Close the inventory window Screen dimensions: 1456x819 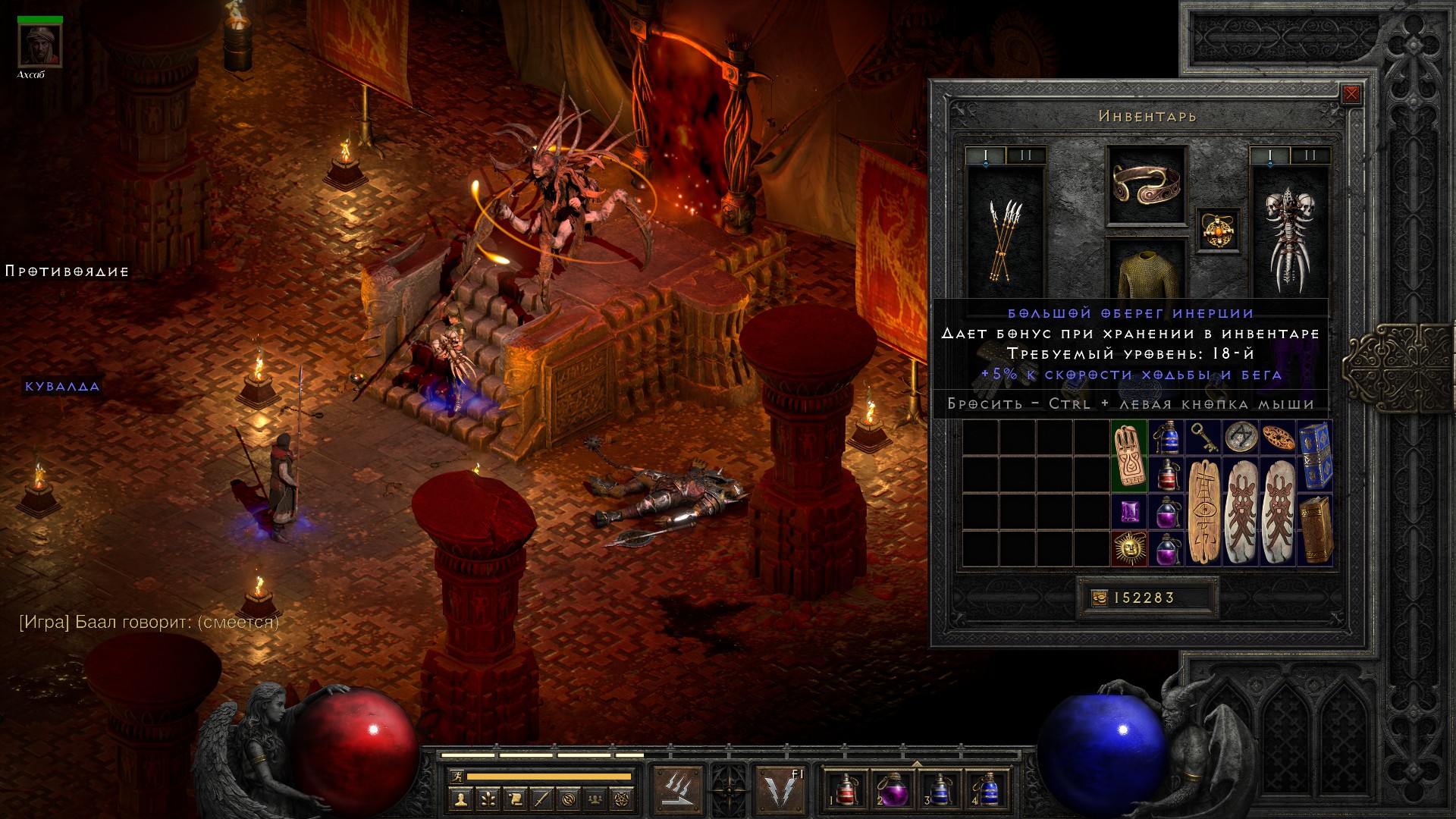pos(1351,95)
